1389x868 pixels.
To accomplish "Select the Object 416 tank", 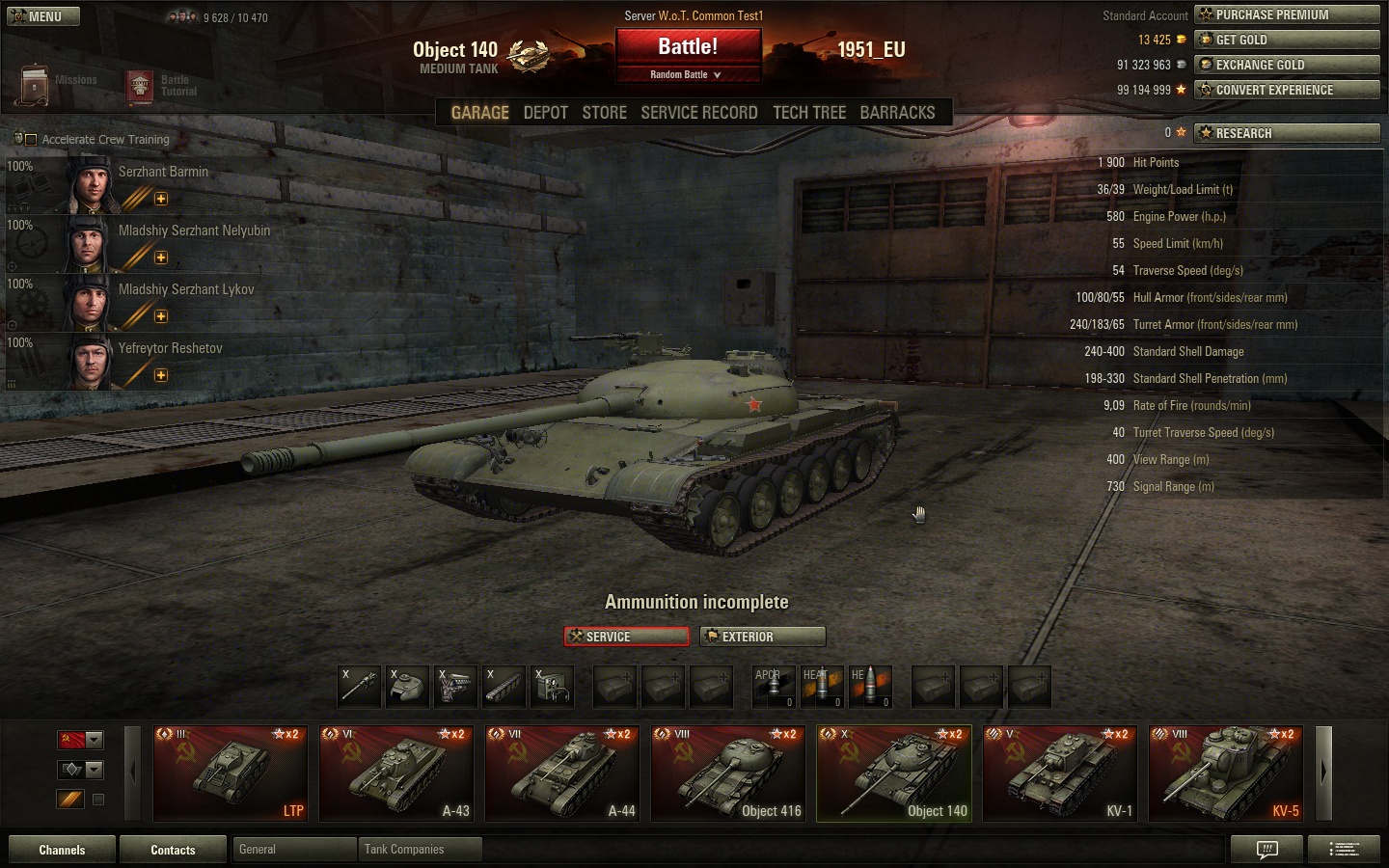I will click(728, 773).
